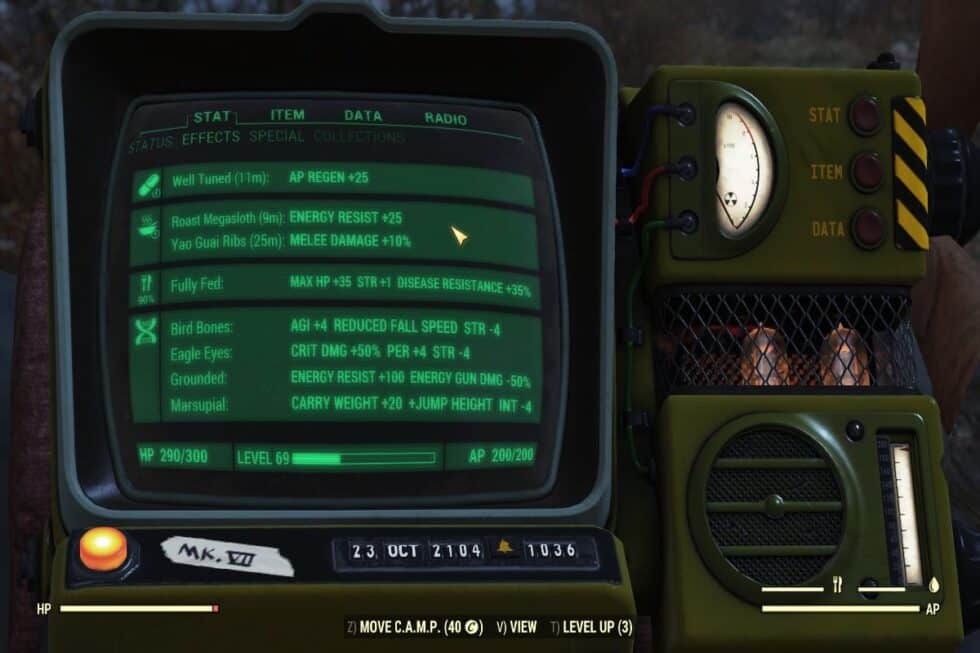980x653 pixels.
Task: Select the EFFECTS sub-tab
Action: [x=211, y=138]
